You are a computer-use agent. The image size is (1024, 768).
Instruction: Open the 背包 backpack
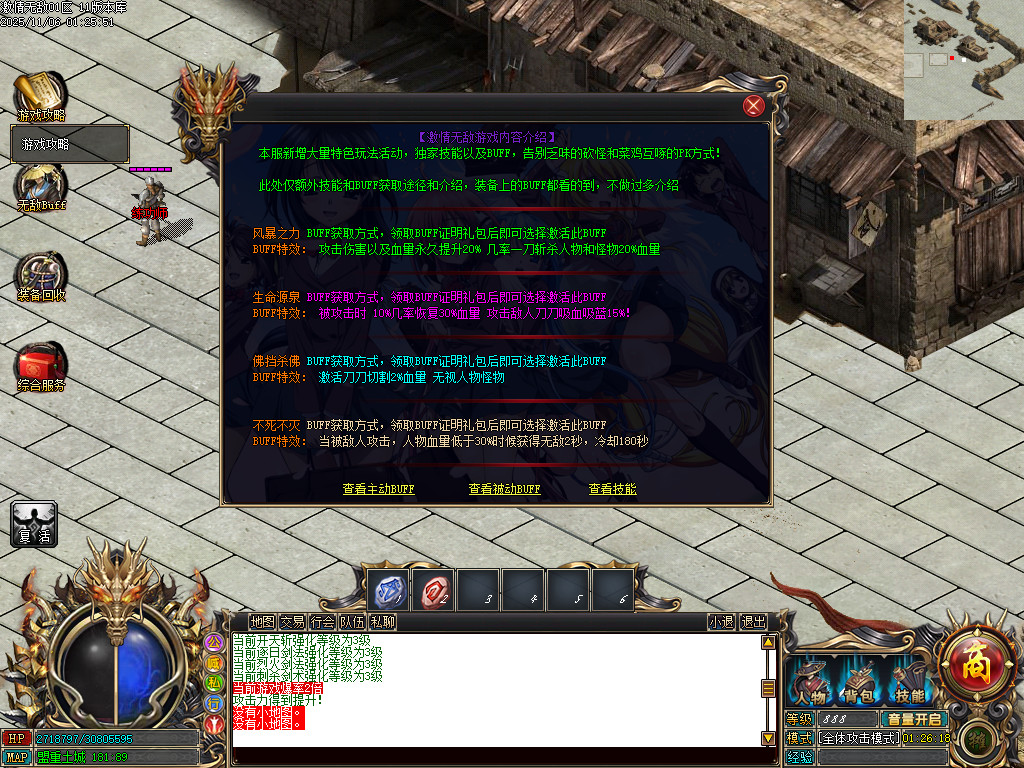pos(860,682)
